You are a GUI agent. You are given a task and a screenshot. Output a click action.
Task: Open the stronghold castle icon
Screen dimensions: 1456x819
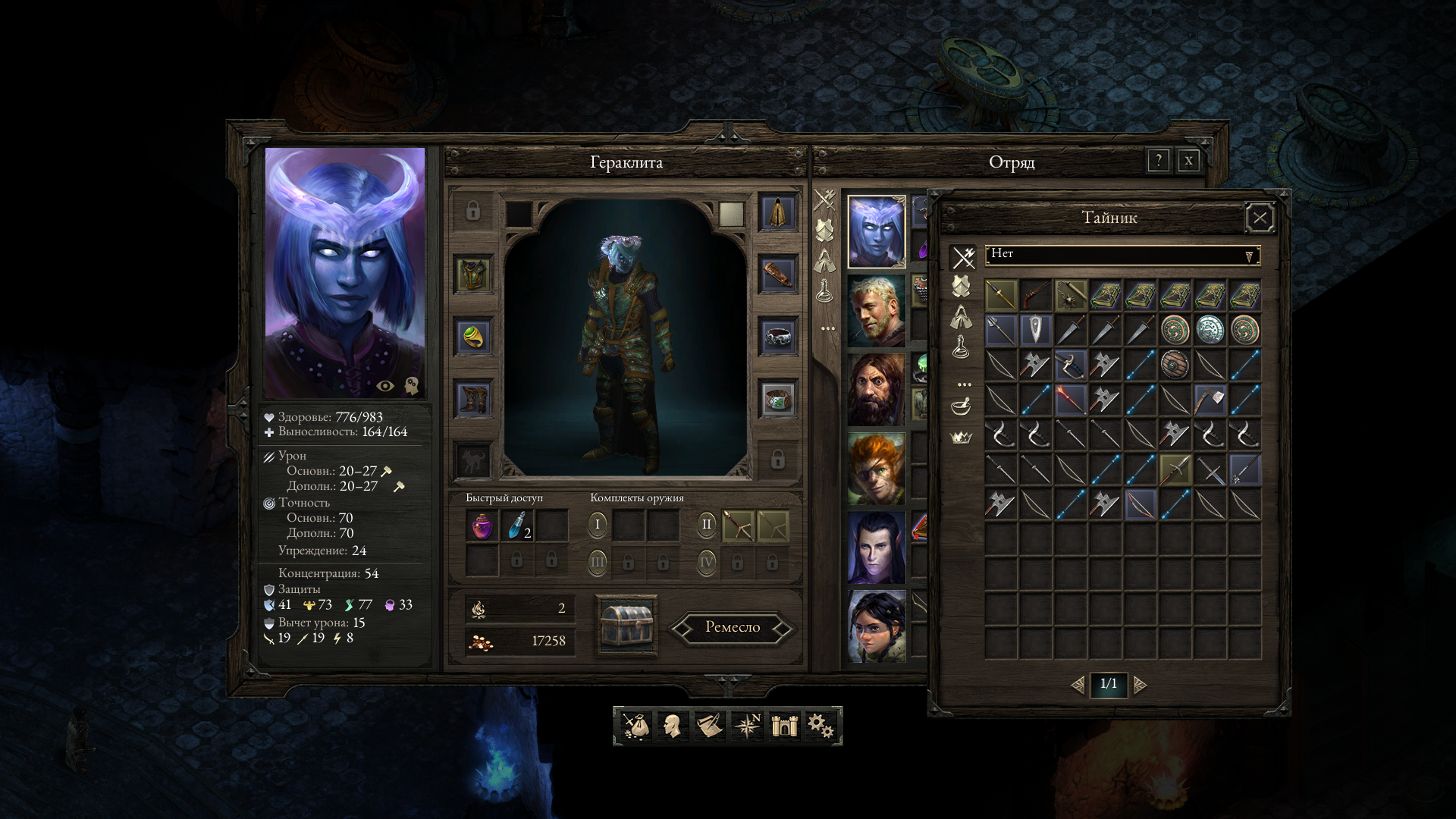pos(784,726)
